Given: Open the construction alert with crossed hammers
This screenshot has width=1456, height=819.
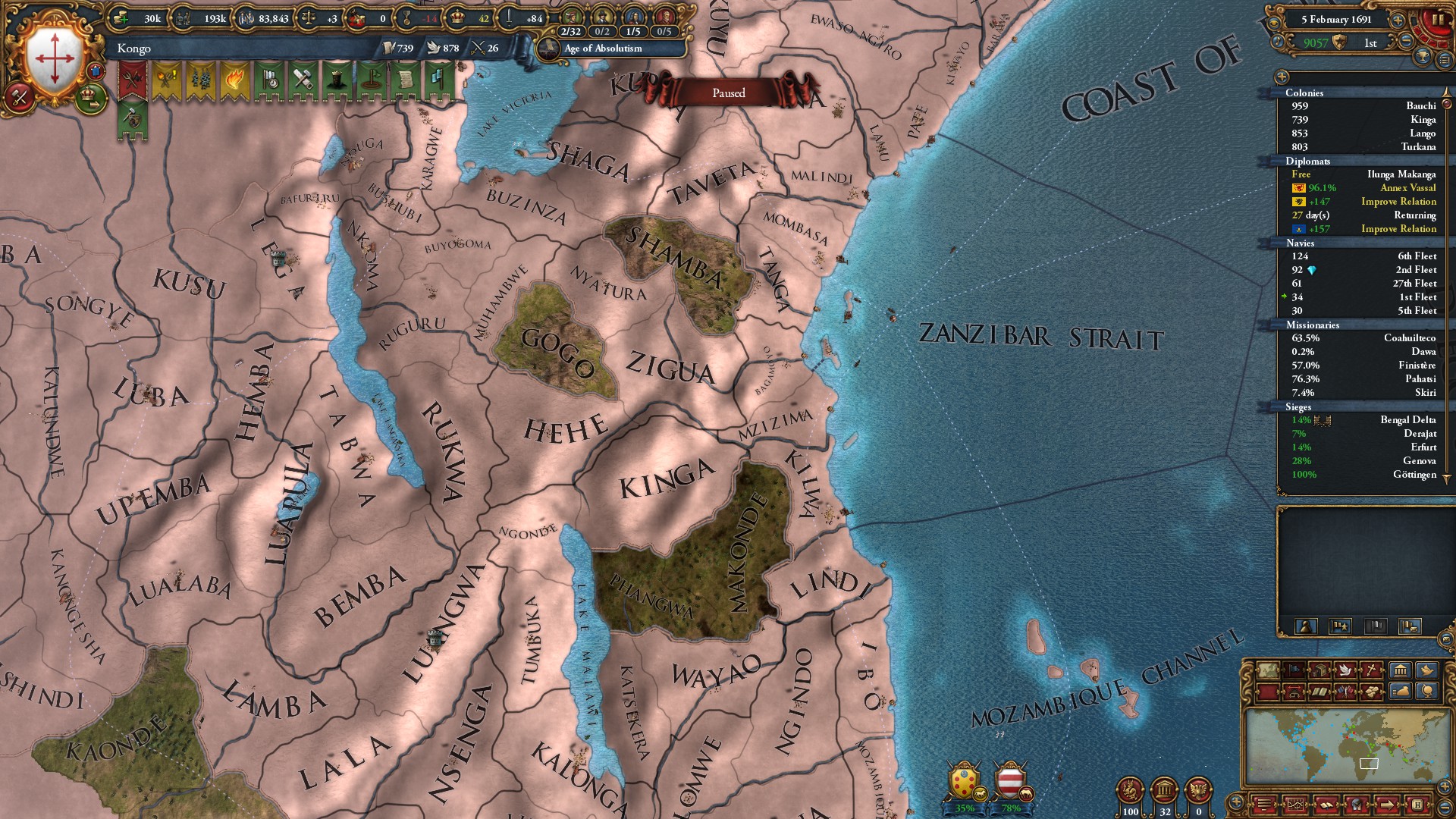Looking at the screenshot, I should pyautogui.click(x=302, y=80).
